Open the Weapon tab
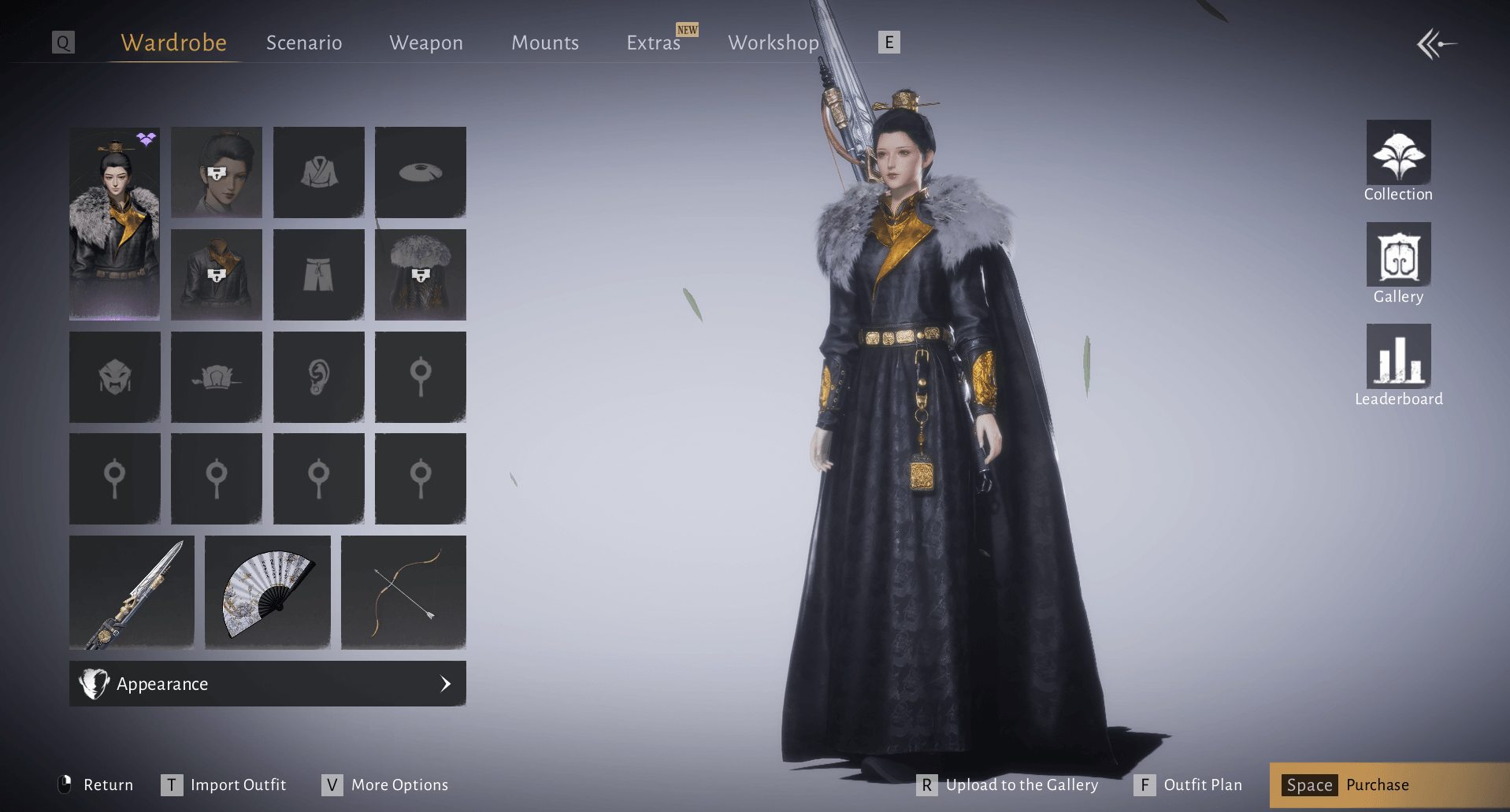 [x=426, y=43]
